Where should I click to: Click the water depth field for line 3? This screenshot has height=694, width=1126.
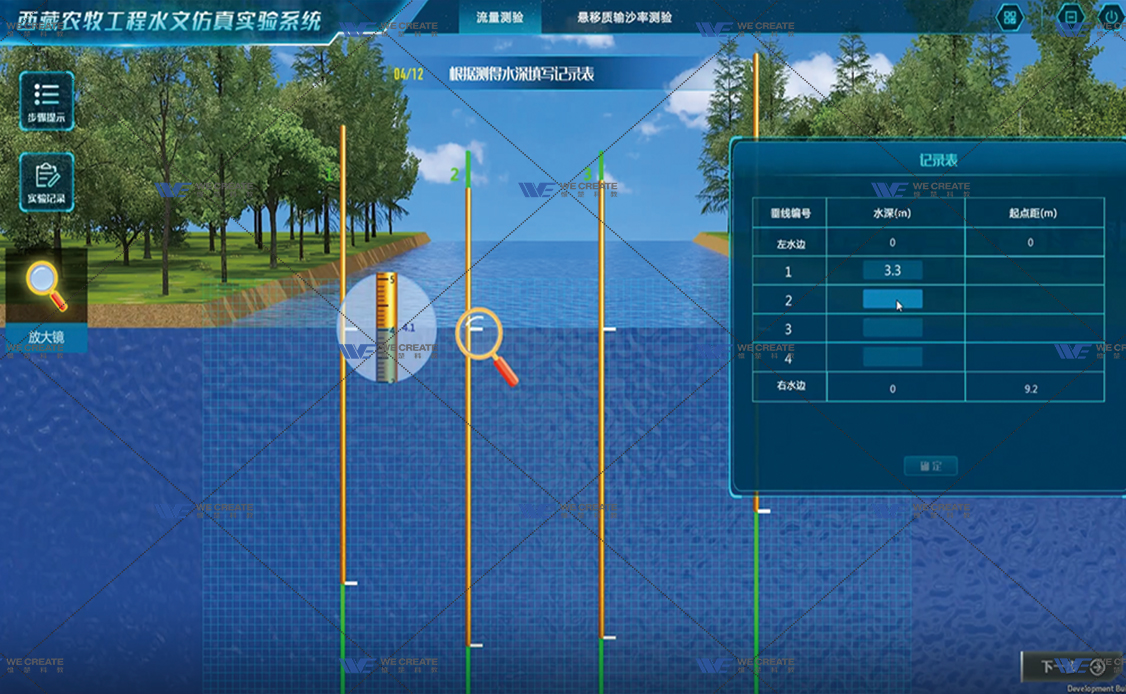pos(892,328)
